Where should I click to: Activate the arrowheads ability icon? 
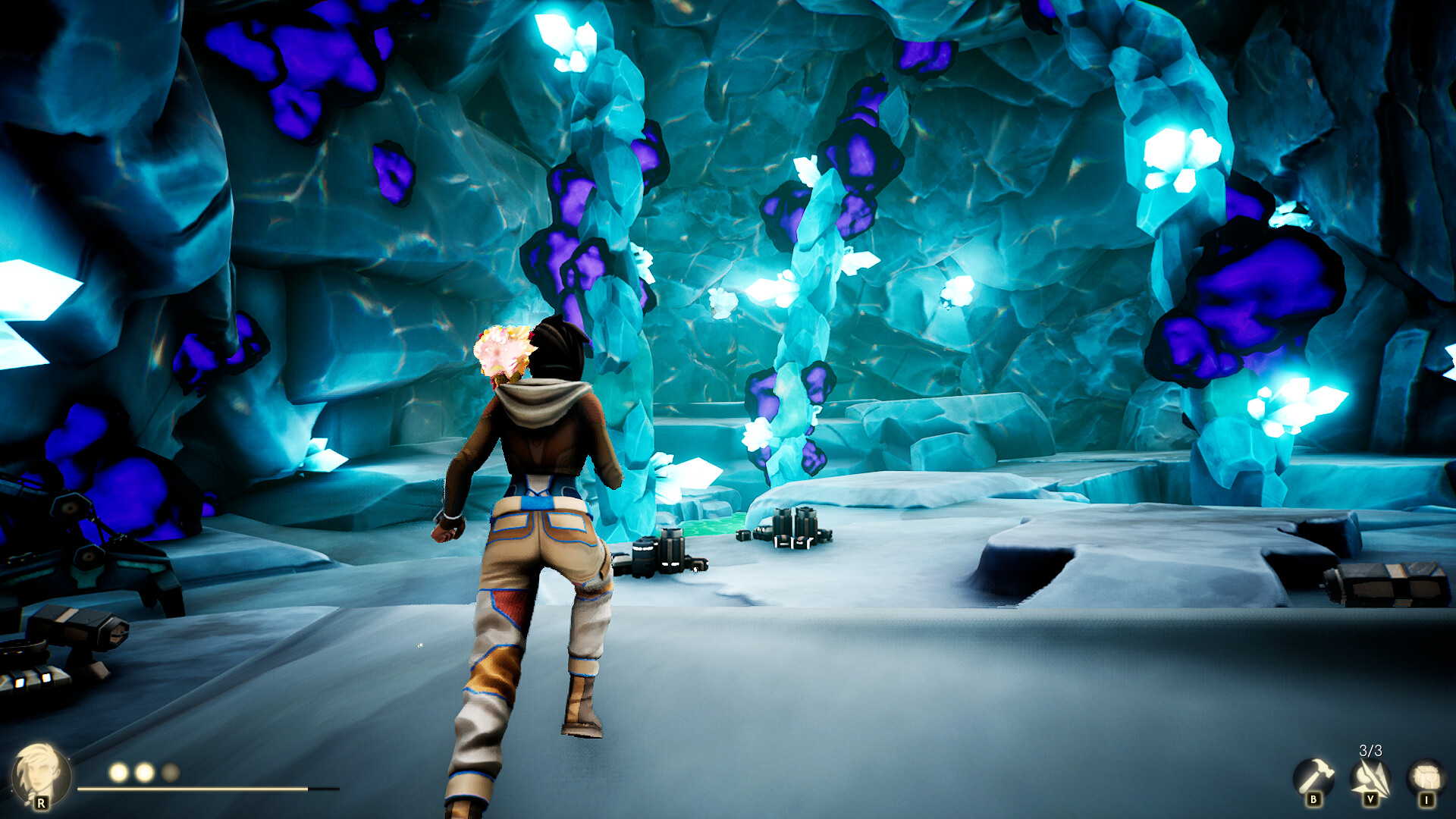[x=1370, y=779]
